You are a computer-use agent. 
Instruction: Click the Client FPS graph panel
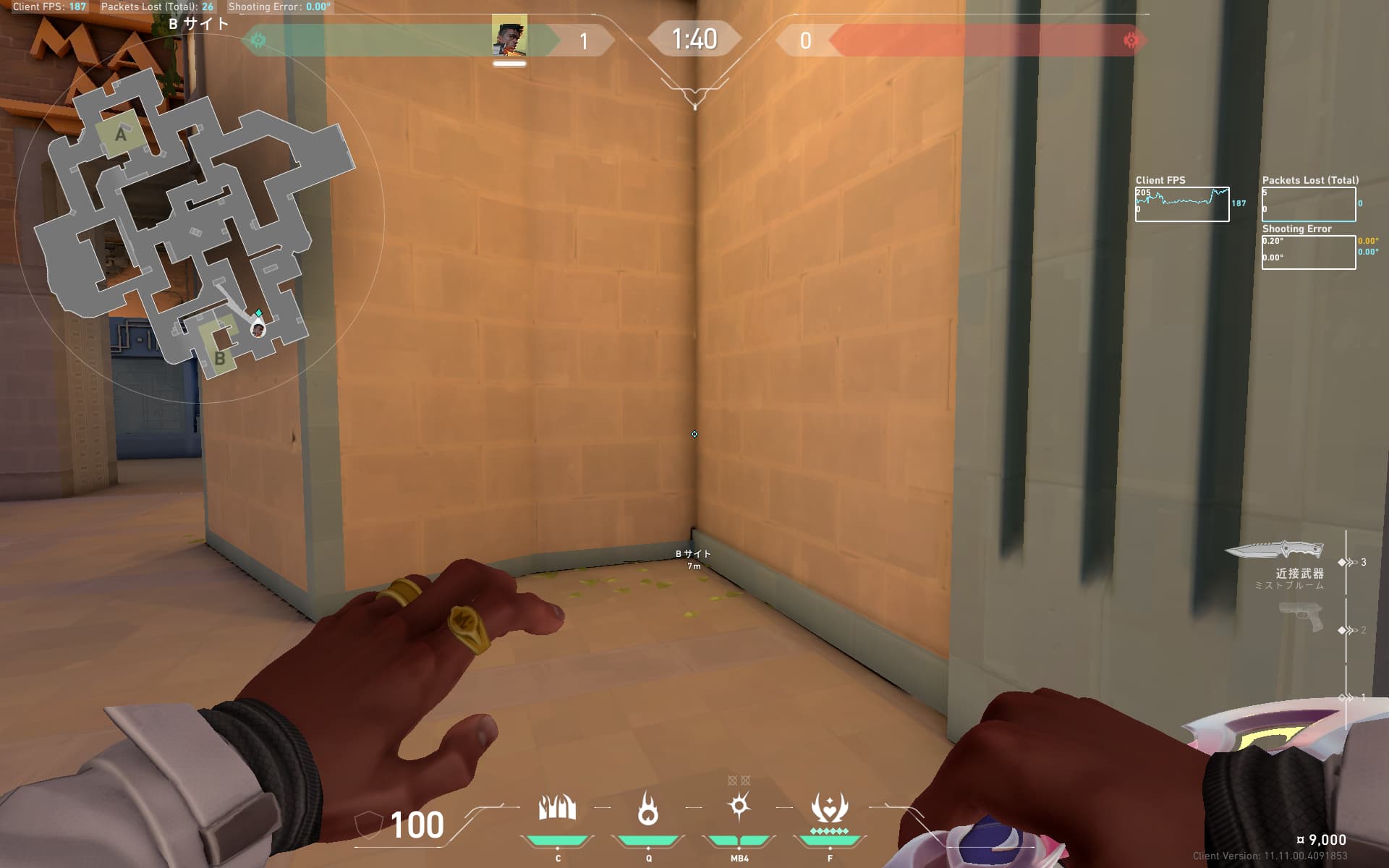[x=1181, y=204]
